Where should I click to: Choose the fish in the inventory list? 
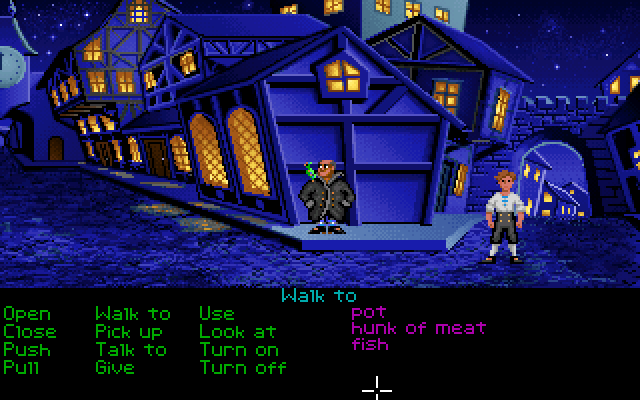370,344
